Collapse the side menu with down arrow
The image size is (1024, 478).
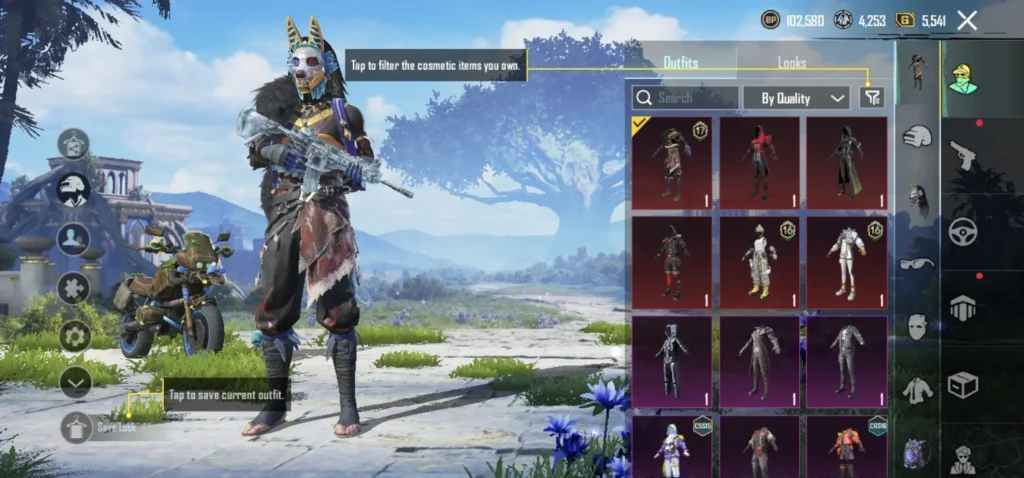click(x=75, y=382)
